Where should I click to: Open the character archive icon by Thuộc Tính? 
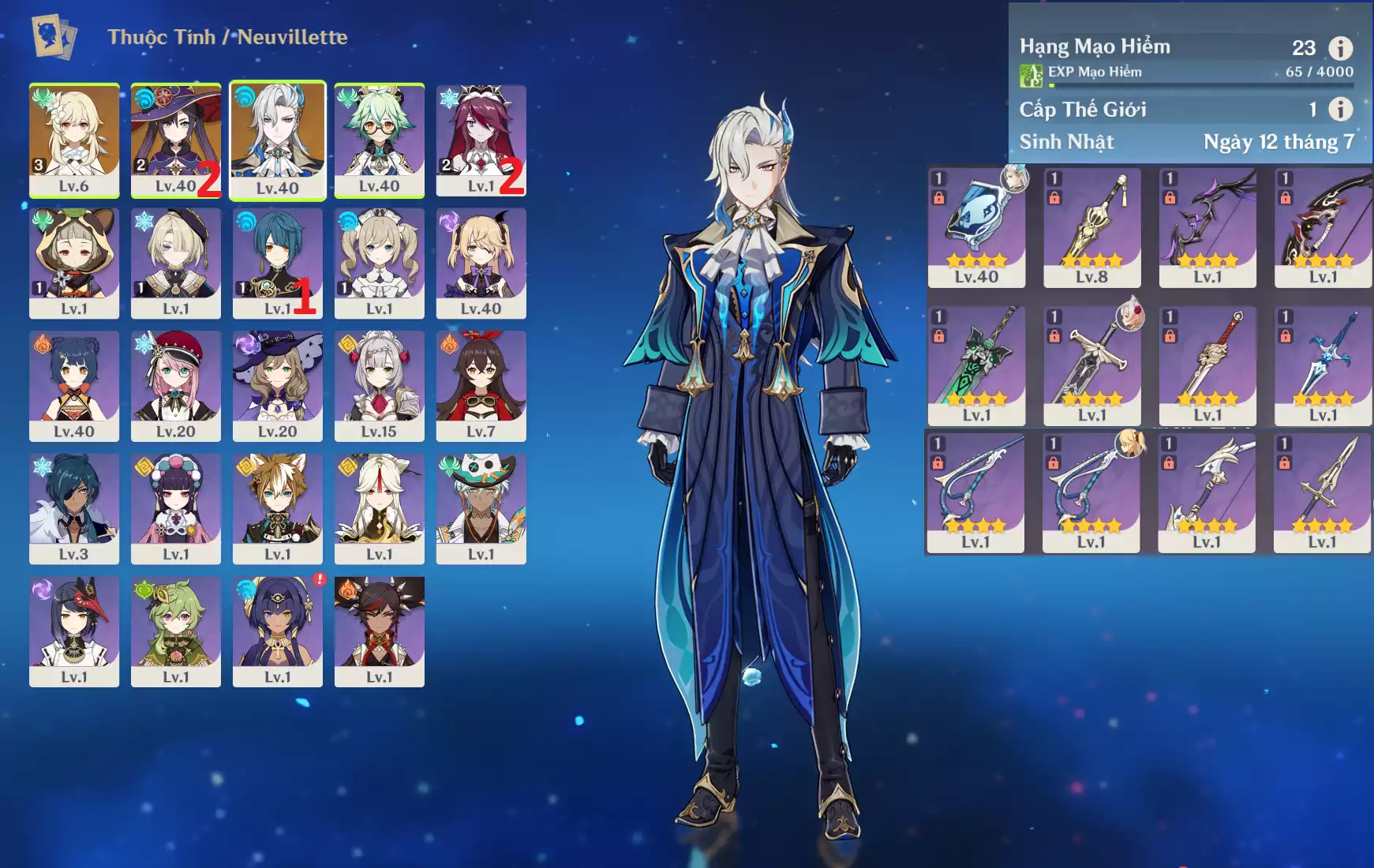(x=54, y=37)
